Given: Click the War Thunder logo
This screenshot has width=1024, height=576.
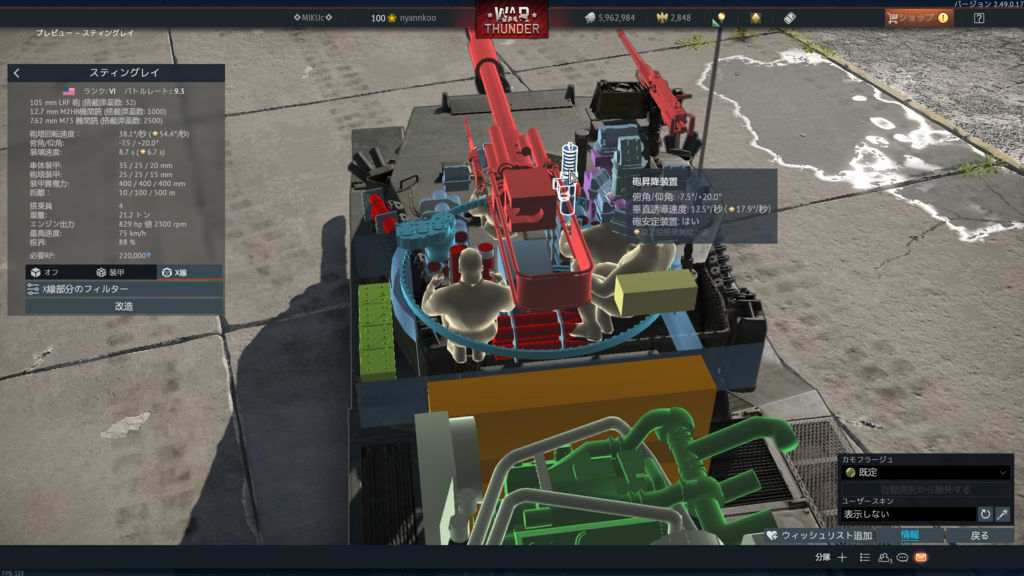Looking at the screenshot, I should pos(512,20).
